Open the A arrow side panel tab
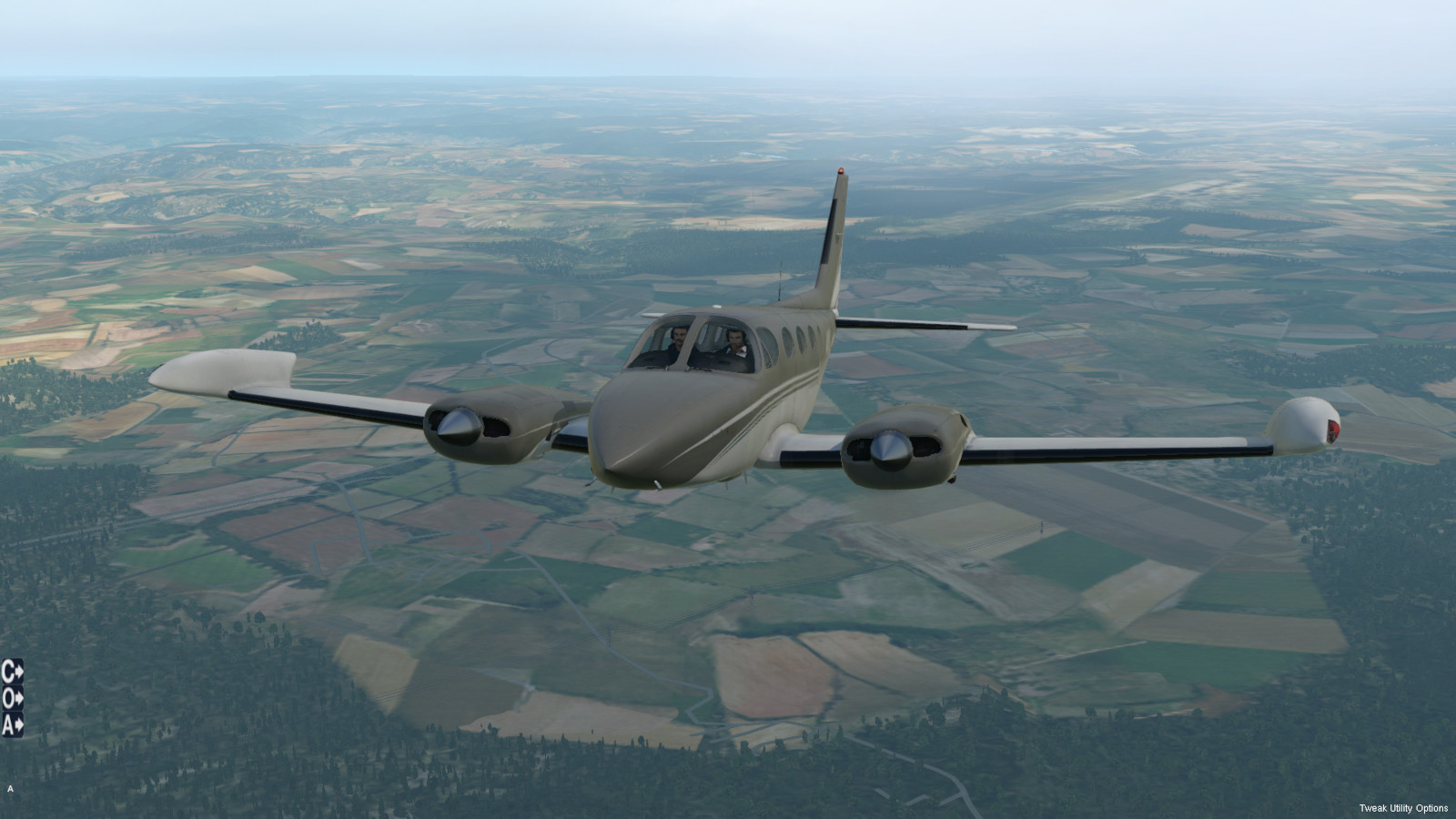Screen dimensions: 1456x819 pos(12,725)
